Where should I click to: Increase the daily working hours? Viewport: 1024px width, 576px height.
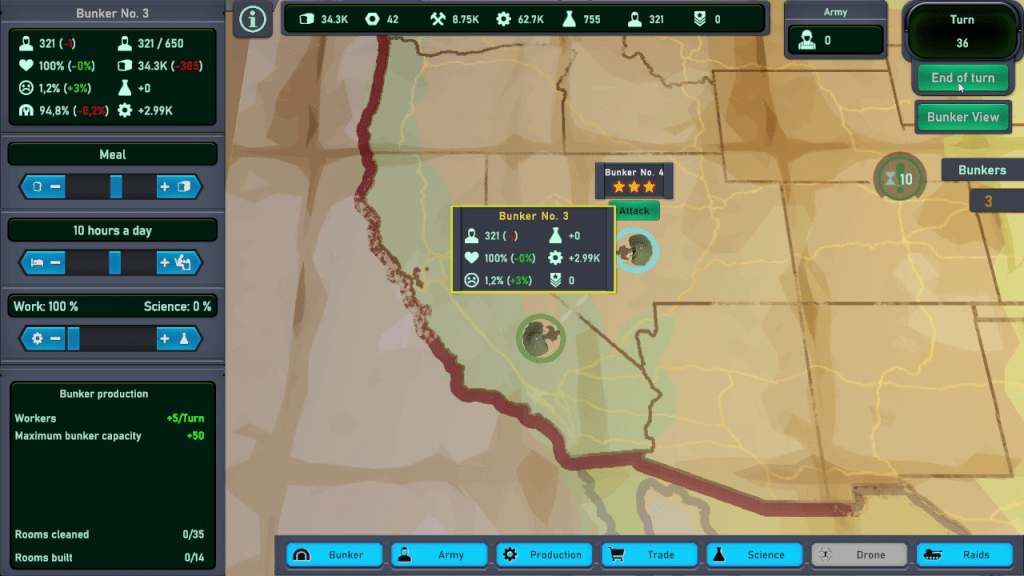coord(176,263)
